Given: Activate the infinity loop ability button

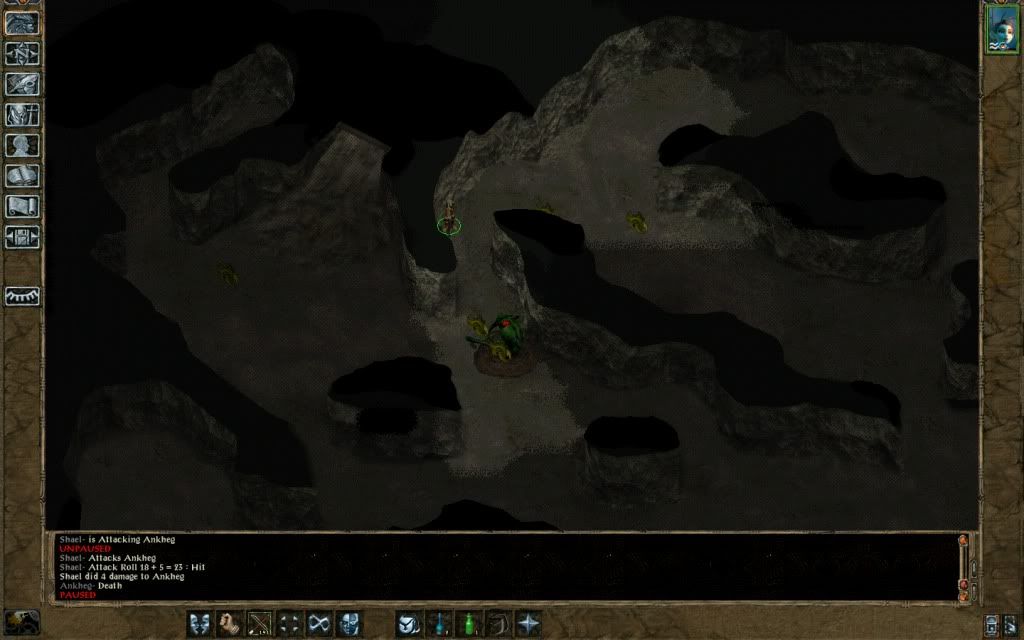Looking at the screenshot, I should coord(319,623).
